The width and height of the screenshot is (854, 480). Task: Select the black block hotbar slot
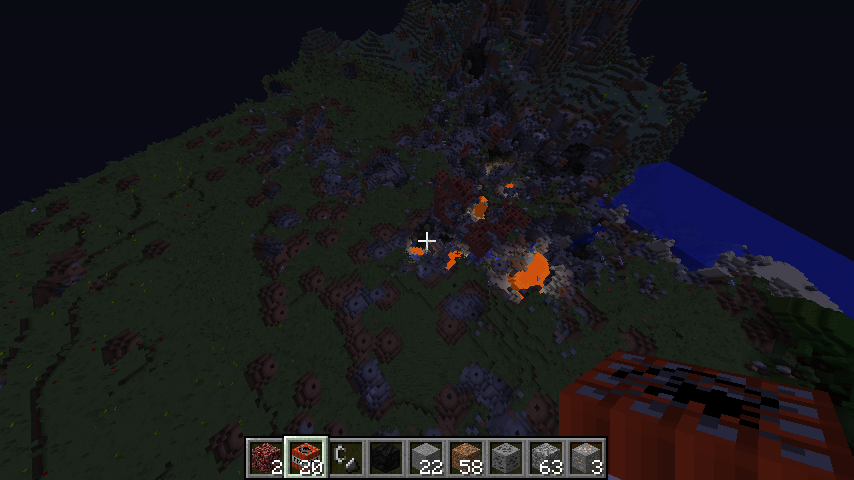[386, 458]
